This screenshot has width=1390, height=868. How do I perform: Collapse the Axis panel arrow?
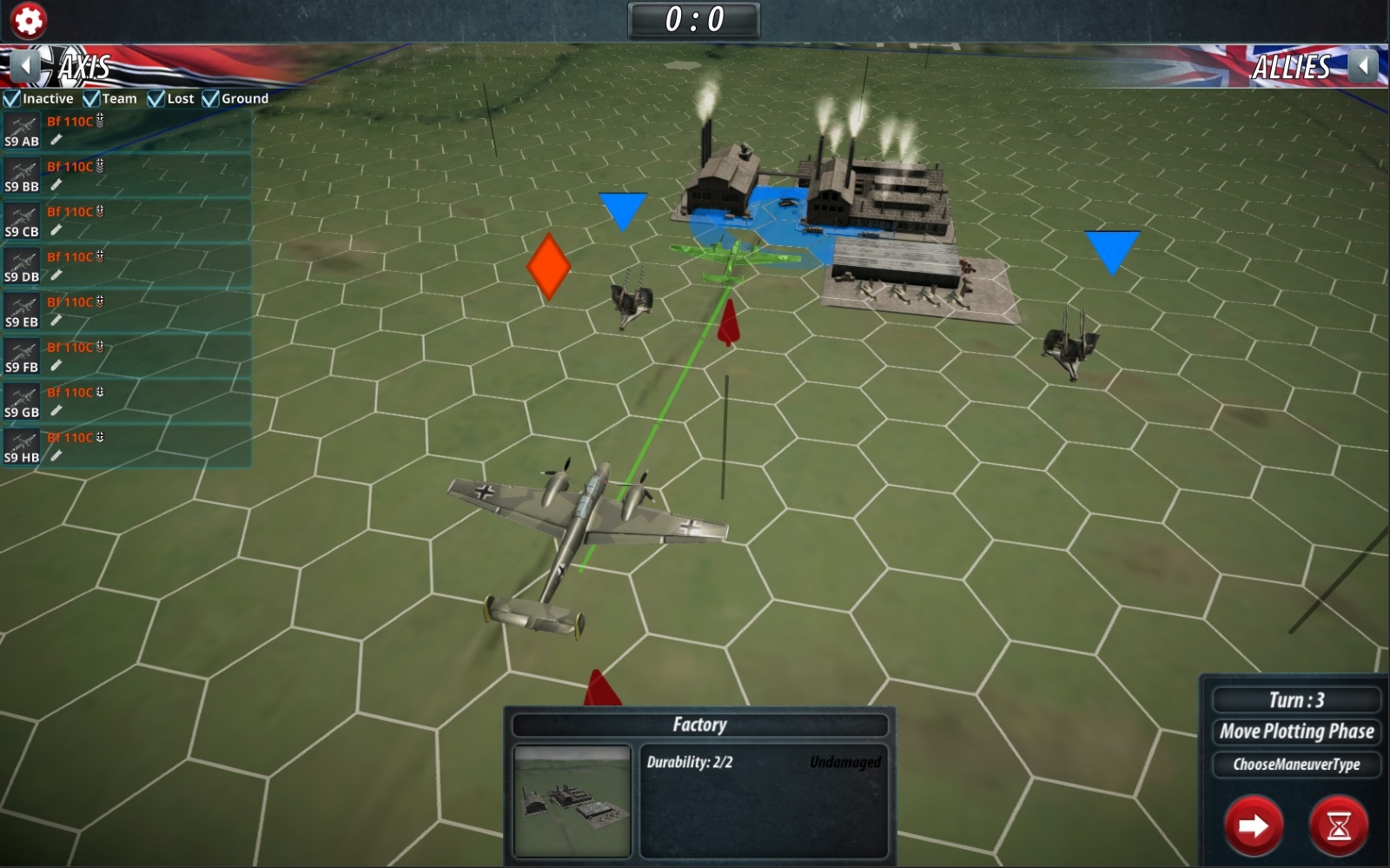pos(26,66)
